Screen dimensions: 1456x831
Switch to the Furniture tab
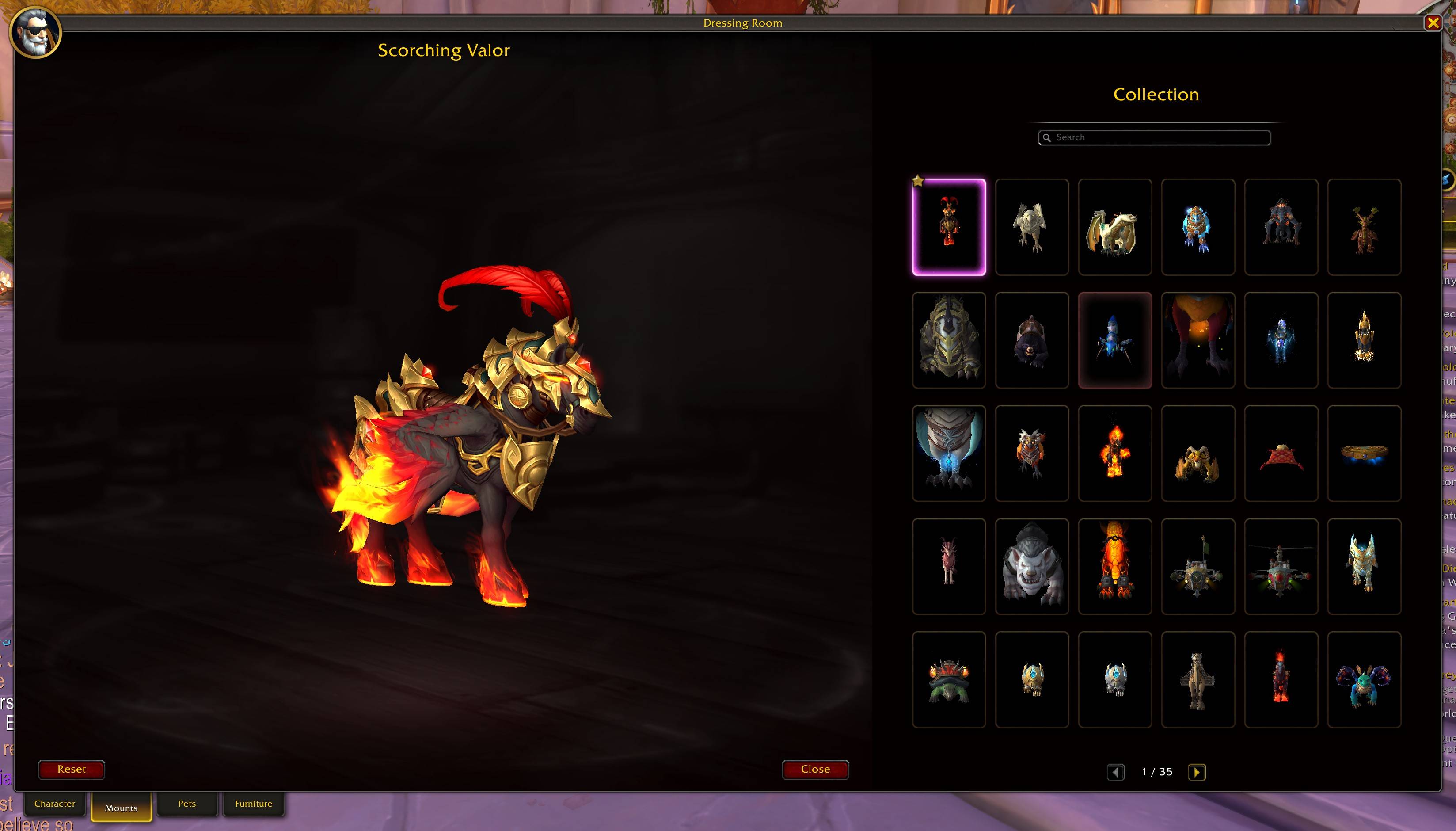(x=253, y=803)
